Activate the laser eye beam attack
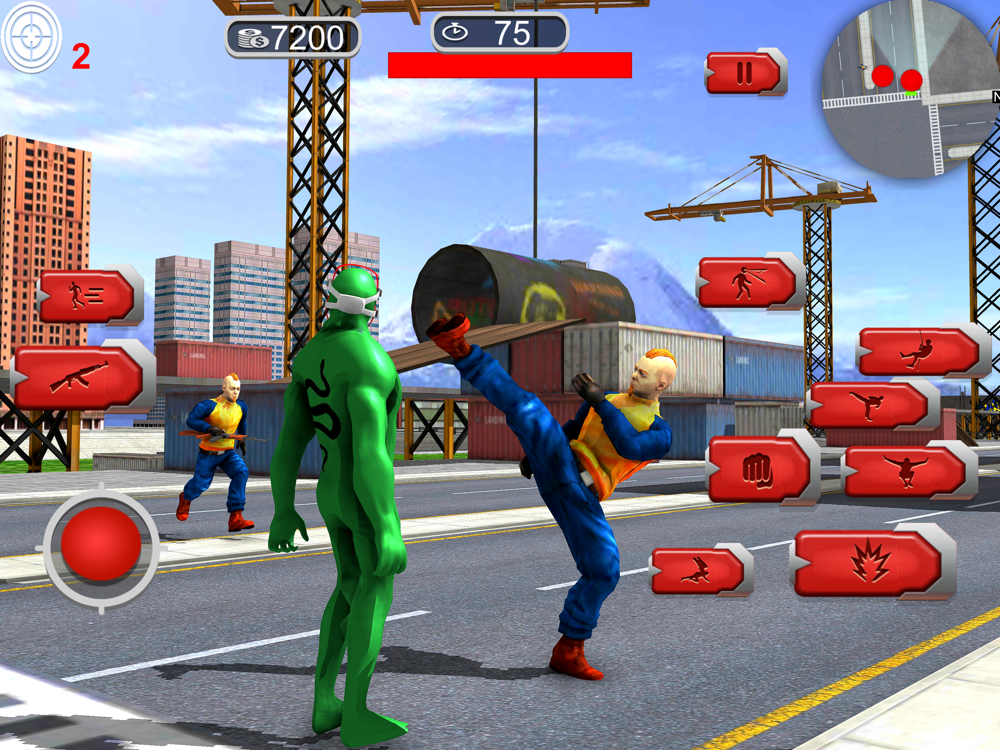 [x=748, y=282]
